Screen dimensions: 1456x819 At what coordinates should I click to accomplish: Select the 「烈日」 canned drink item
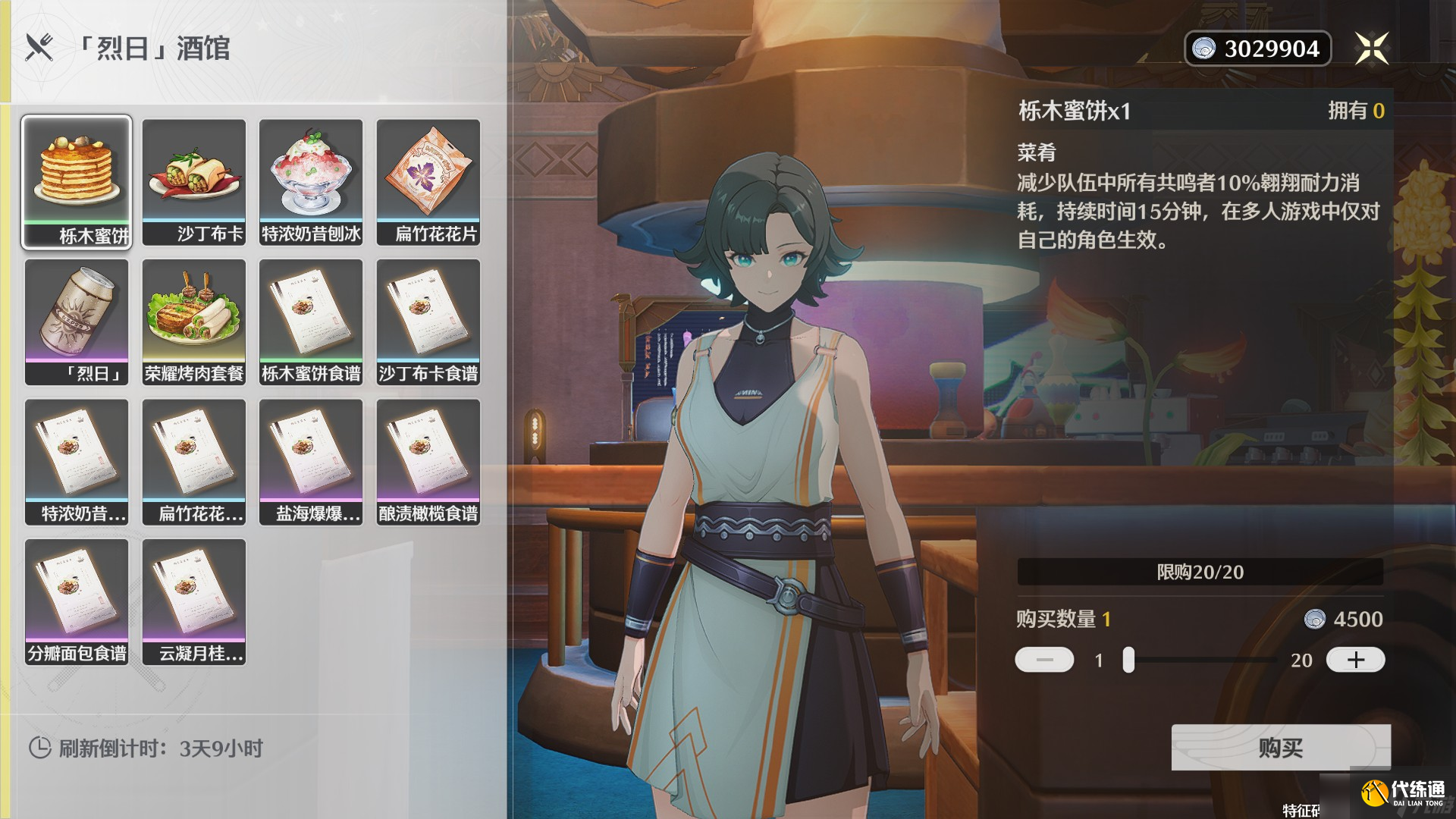click(x=76, y=321)
